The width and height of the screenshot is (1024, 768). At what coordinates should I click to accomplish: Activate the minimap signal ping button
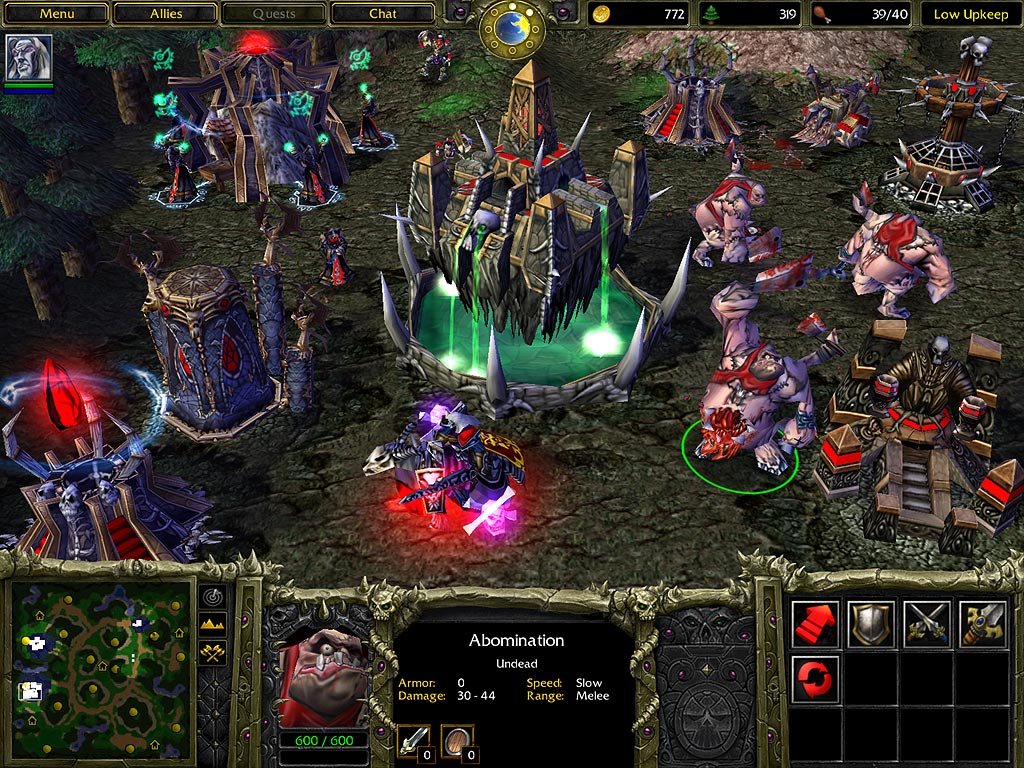[213, 597]
